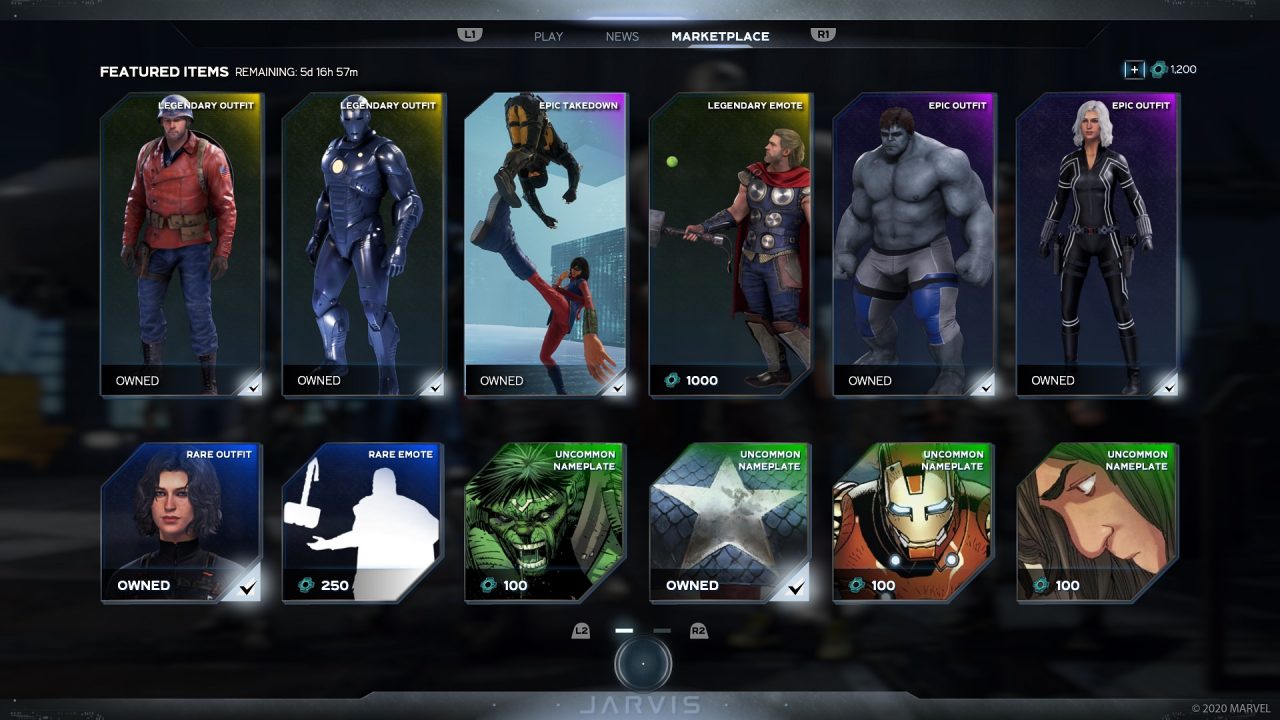The image size is (1280, 720).
Task: Switch to the Play tab
Action: pos(548,37)
